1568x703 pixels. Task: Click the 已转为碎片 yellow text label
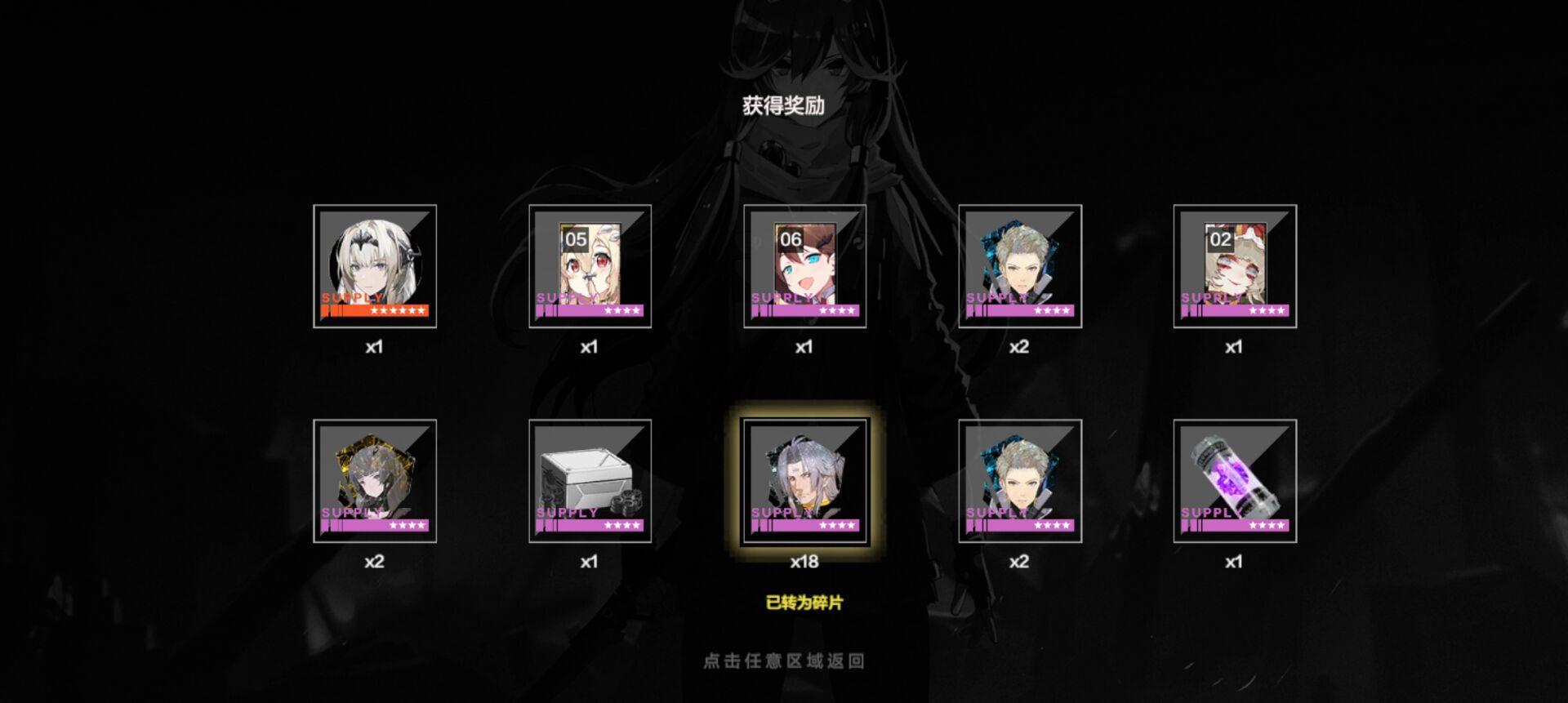pyautogui.click(x=804, y=604)
